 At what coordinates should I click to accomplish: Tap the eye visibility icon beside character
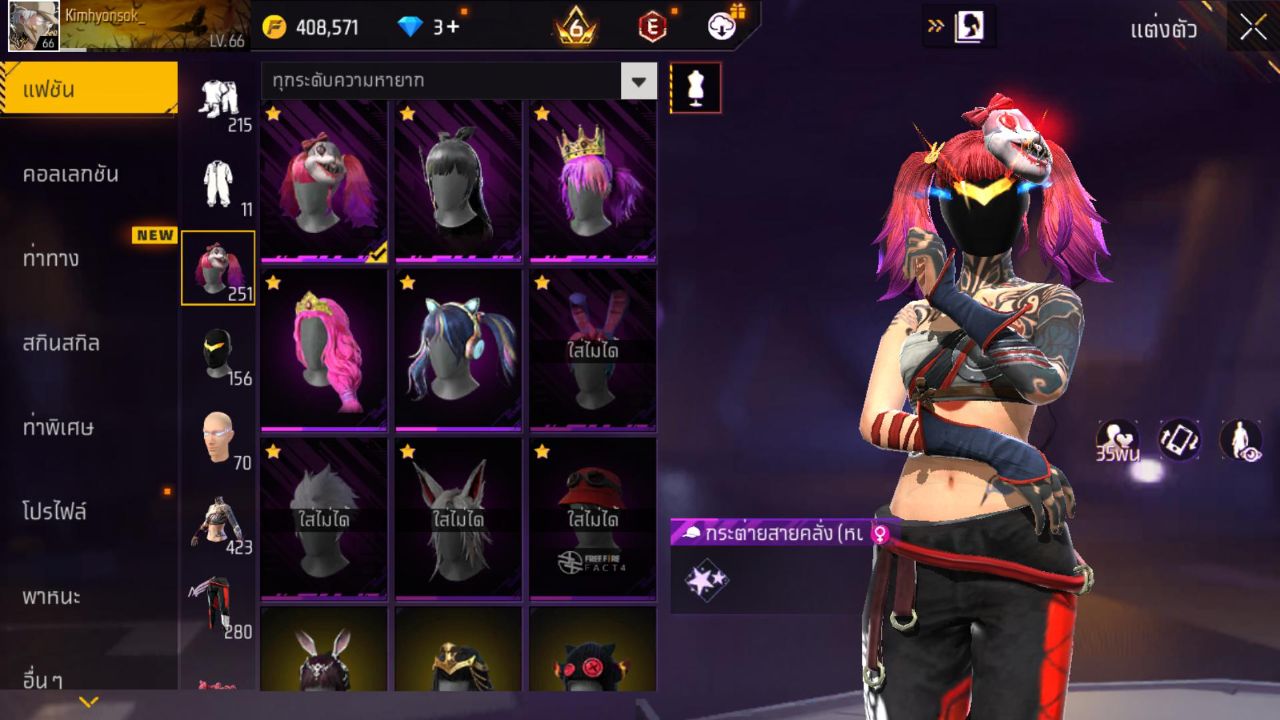pyautogui.click(x=1240, y=440)
